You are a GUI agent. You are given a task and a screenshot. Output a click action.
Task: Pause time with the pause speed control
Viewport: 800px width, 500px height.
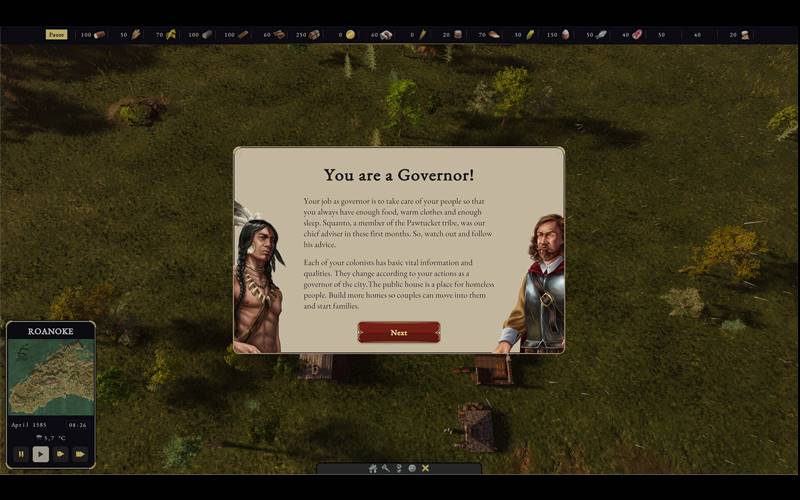point(20,454)
